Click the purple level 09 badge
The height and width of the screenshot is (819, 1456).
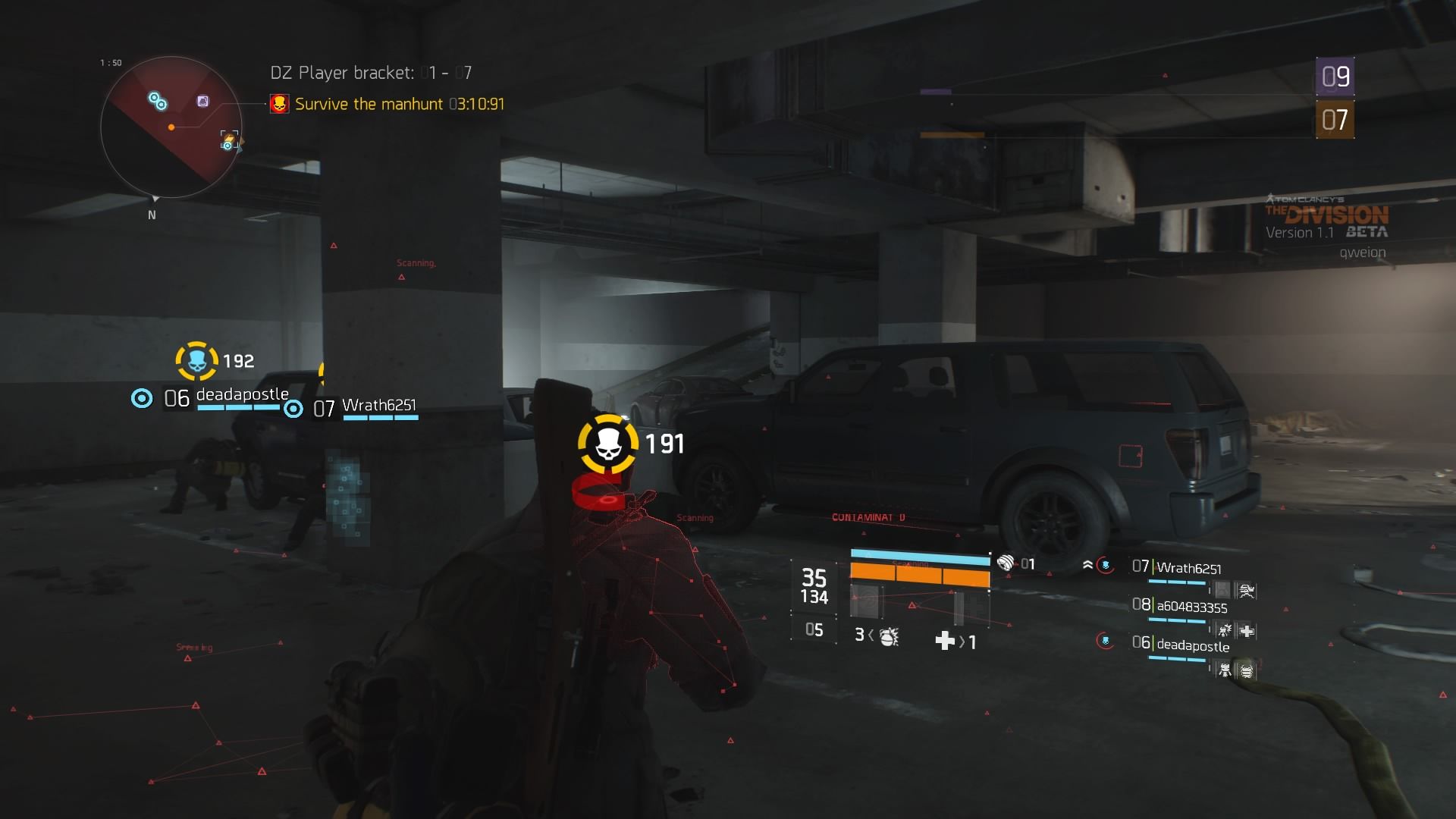(x=1335, y=76)
